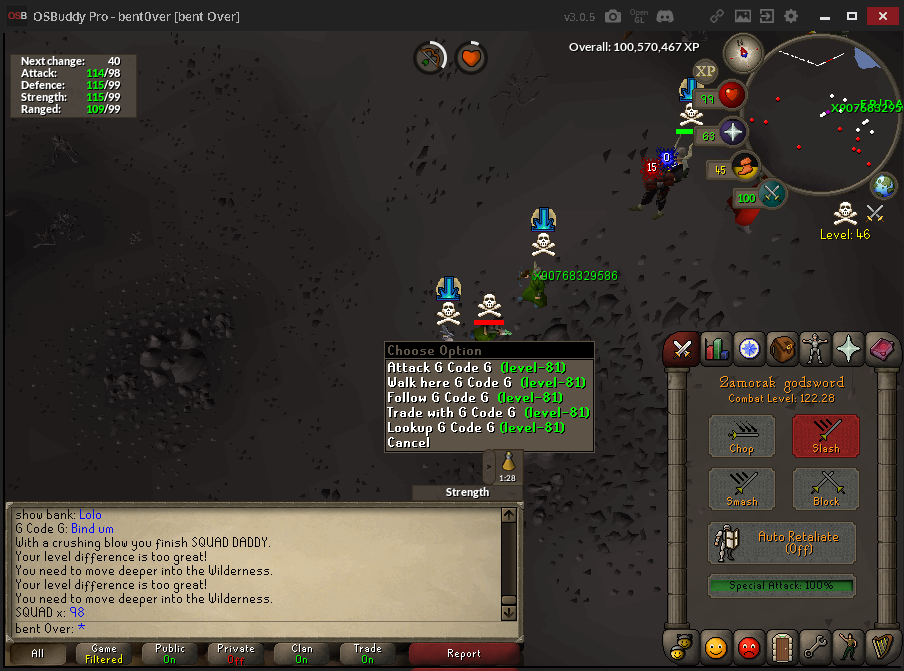Select the Chop attack style

[x=742, y=435]
